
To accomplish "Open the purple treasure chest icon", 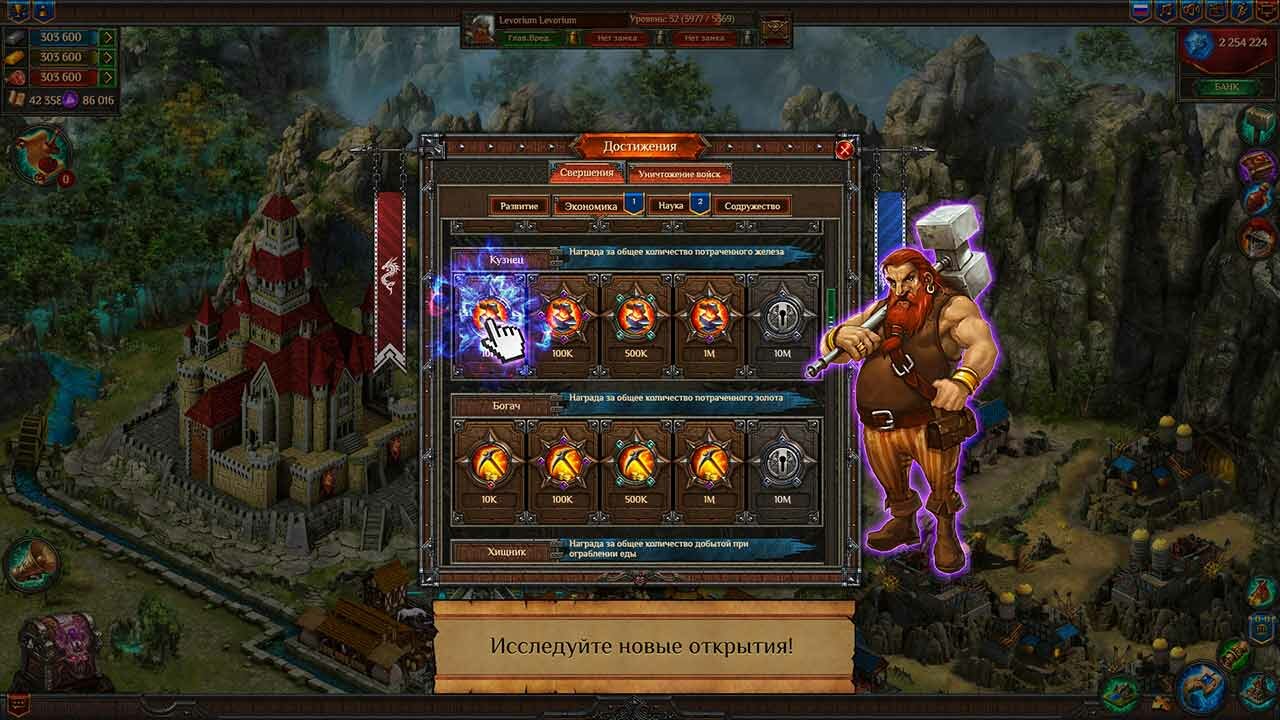I will pyautogui.click(x=61, y=650).
